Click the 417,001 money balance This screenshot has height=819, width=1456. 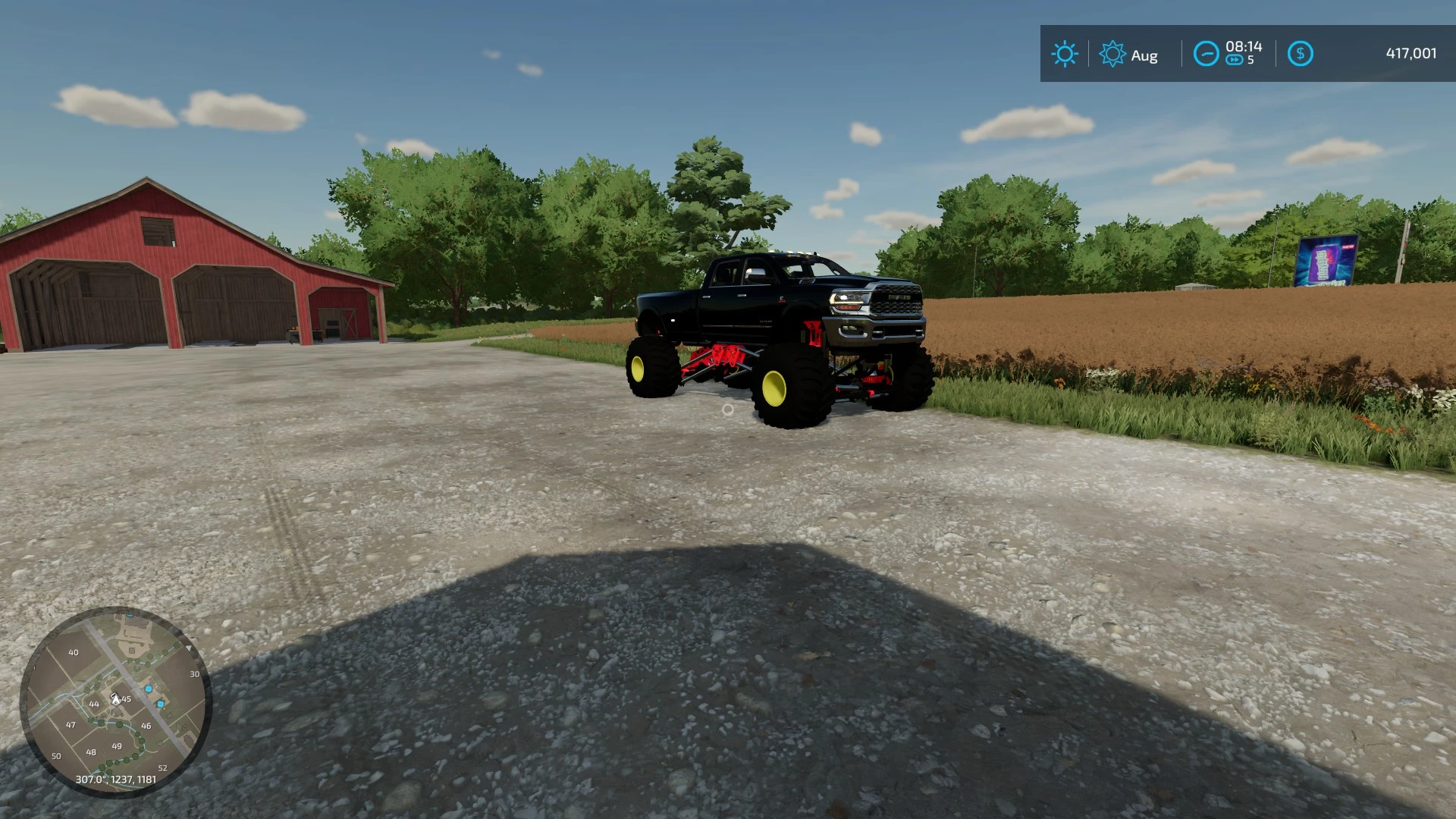coord(1413,54)
